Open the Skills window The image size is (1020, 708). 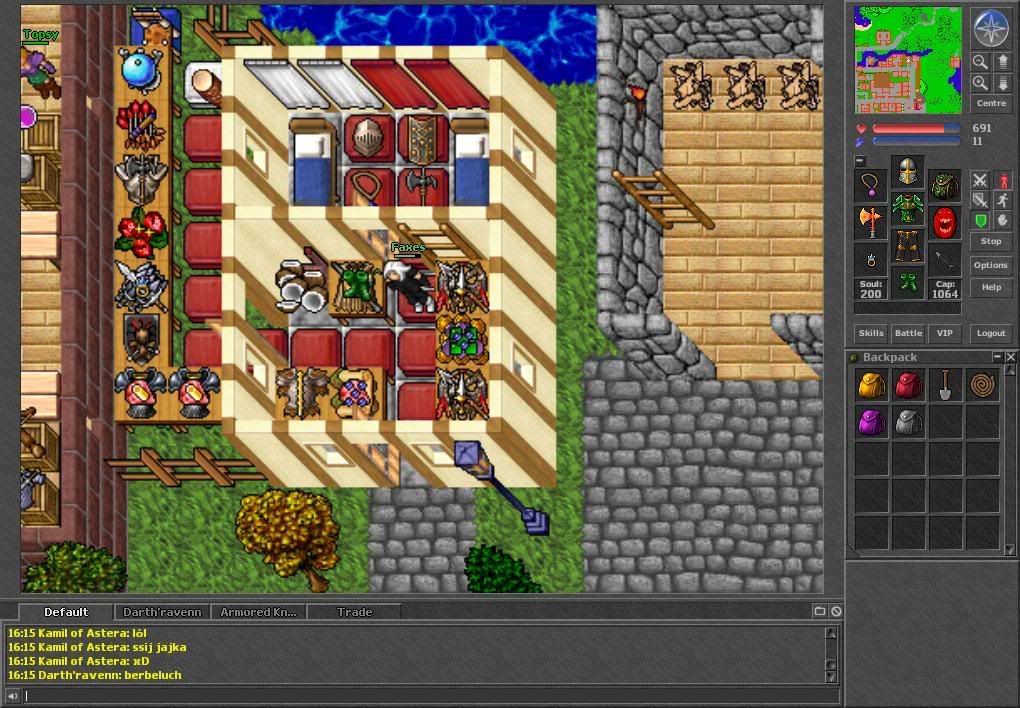click(871, 333)
